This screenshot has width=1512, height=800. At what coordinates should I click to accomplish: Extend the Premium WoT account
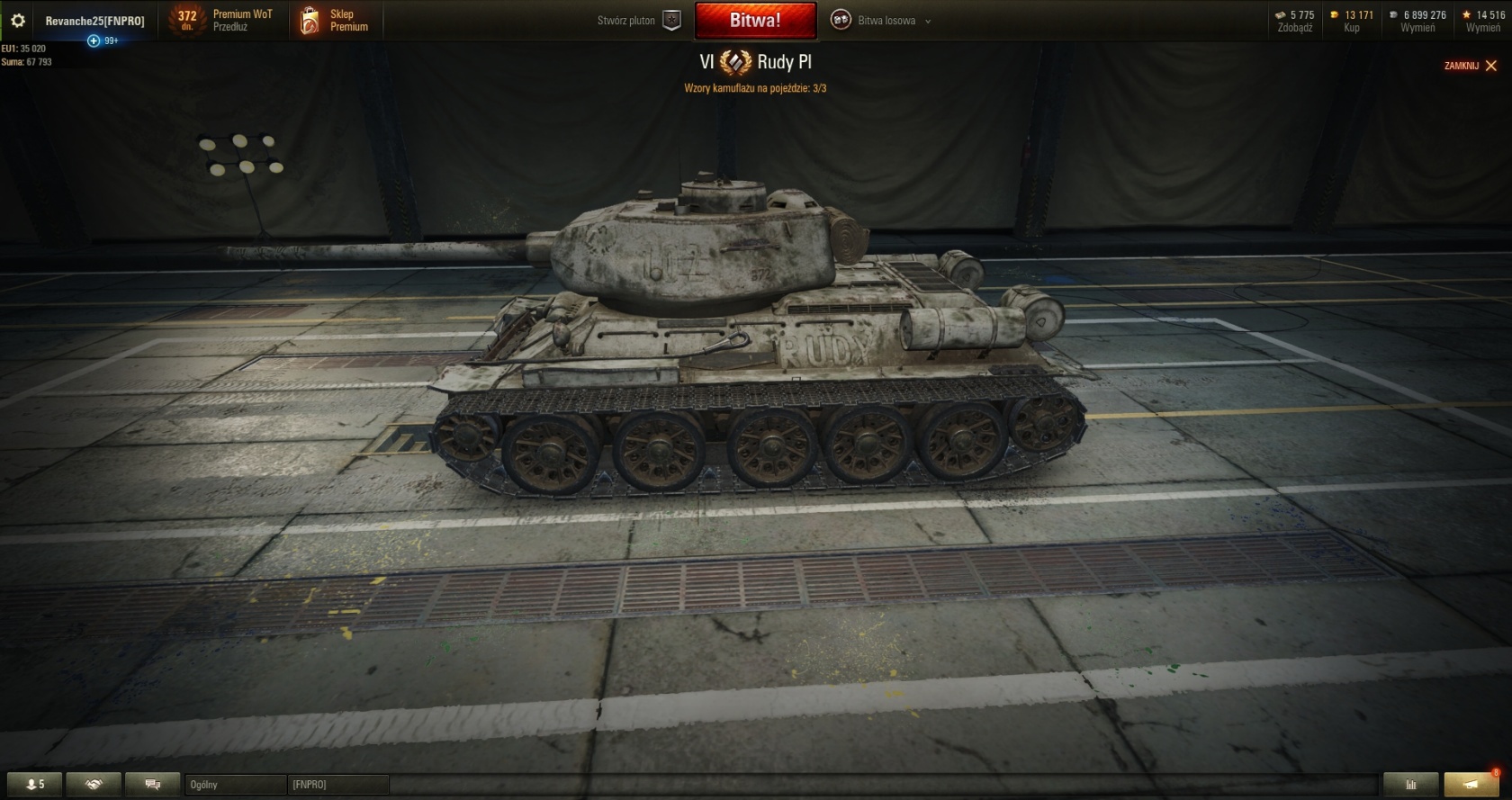tap(230, 27)
